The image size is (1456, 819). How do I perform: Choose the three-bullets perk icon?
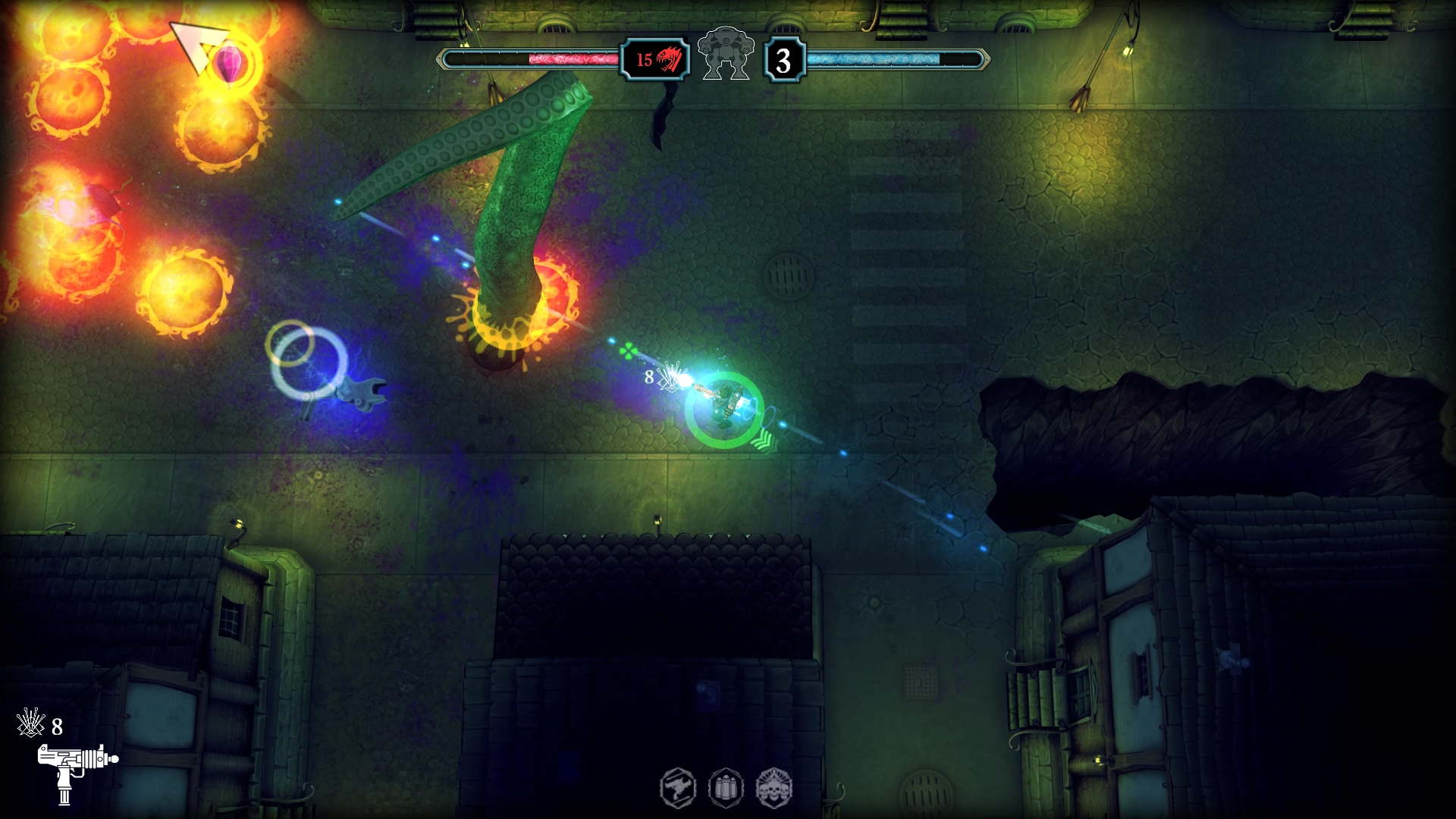pyautogui.click(x=726, y=788)
